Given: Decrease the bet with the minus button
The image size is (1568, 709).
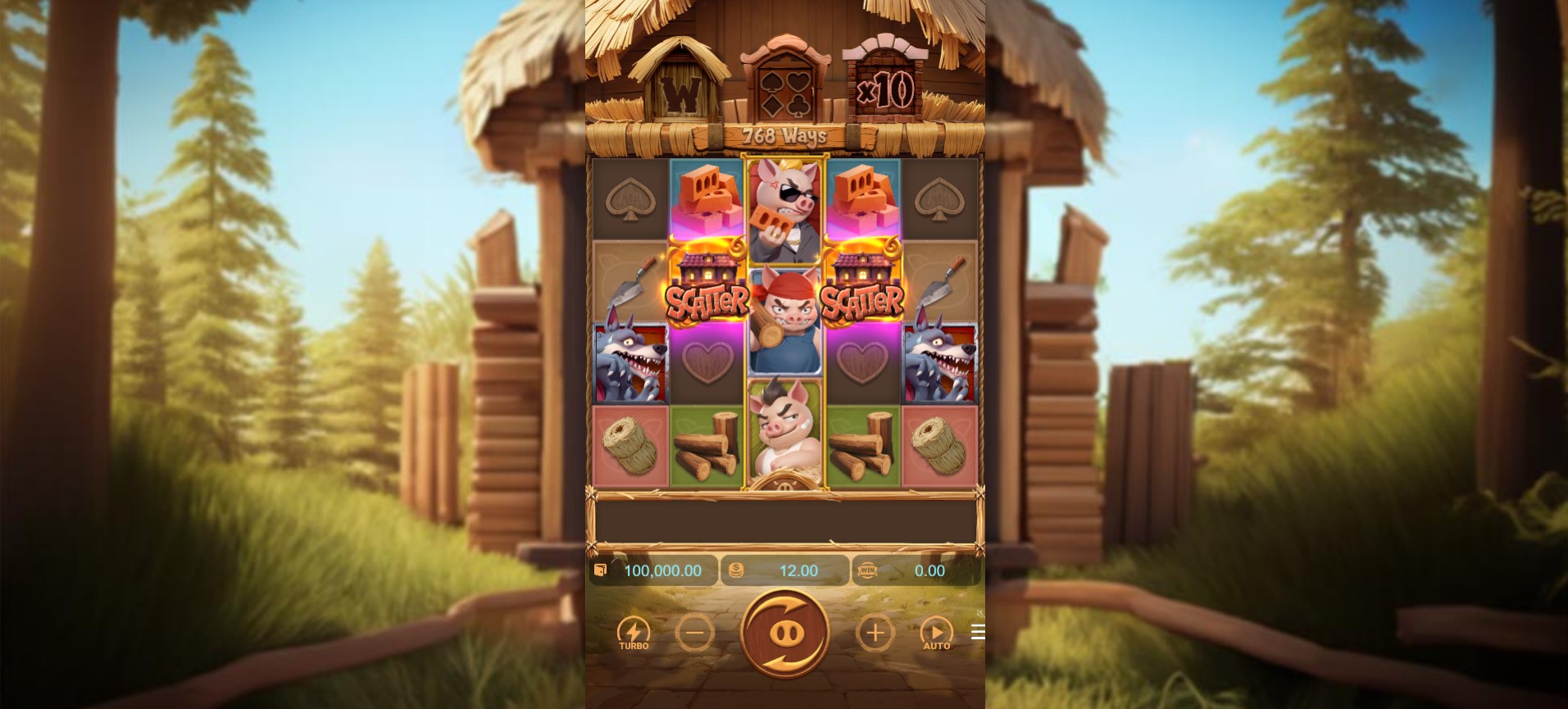Looking at the screenshot, I should click(694, 633).
